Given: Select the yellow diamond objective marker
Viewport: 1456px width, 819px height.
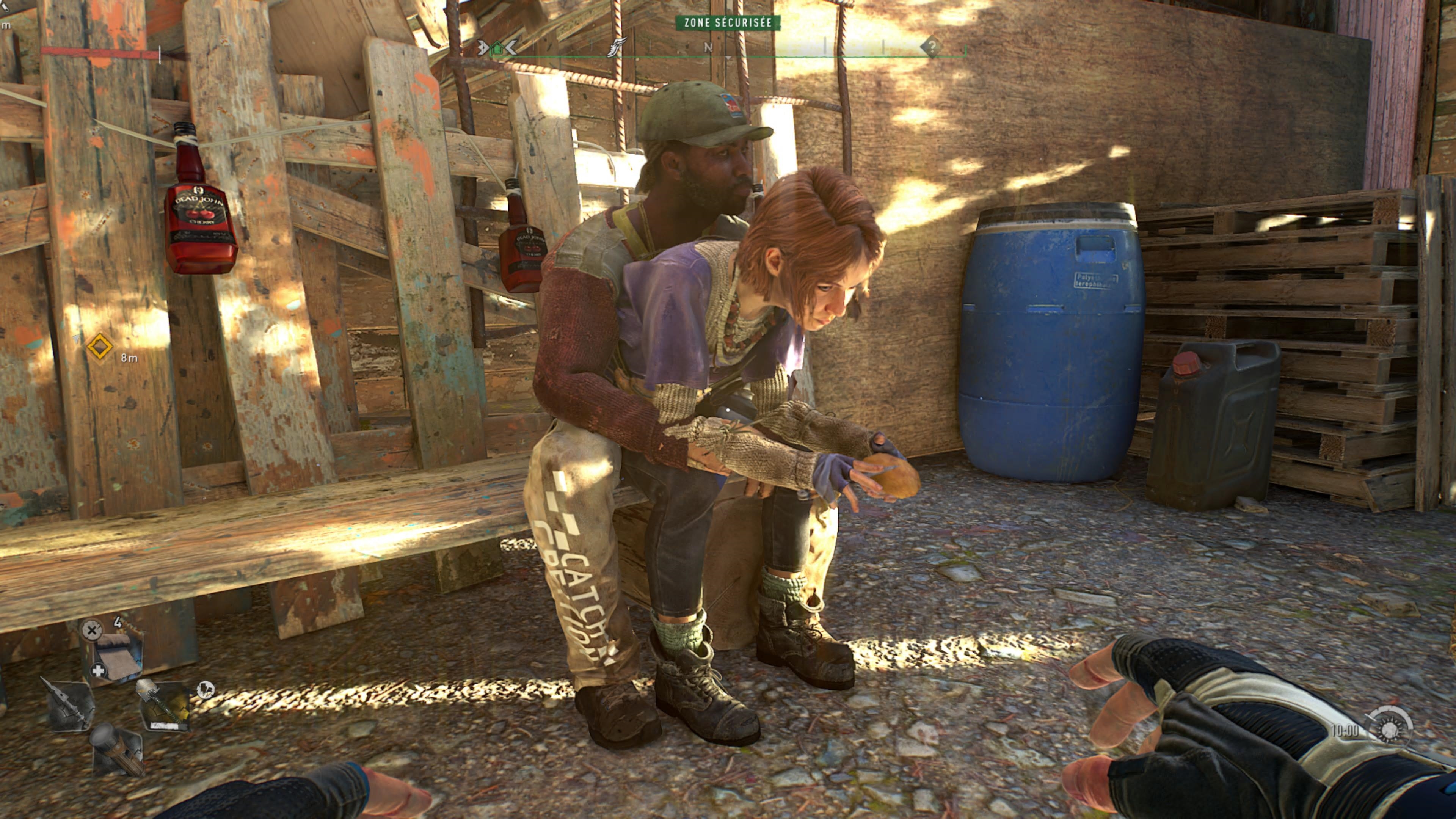Looking at the screenshot, I should [x=99, y=347].
